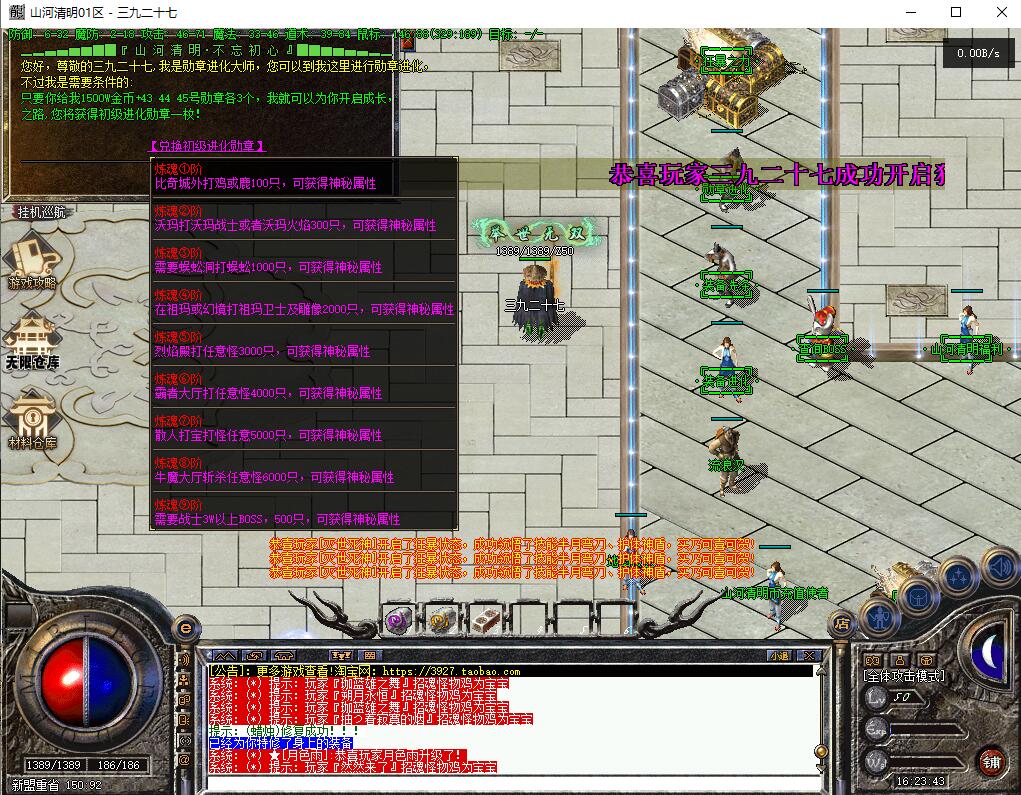Viewport: 1021px width, 795px height.
Task: Select the purple orb item in the hotbar
Action: tap(398, 621)
